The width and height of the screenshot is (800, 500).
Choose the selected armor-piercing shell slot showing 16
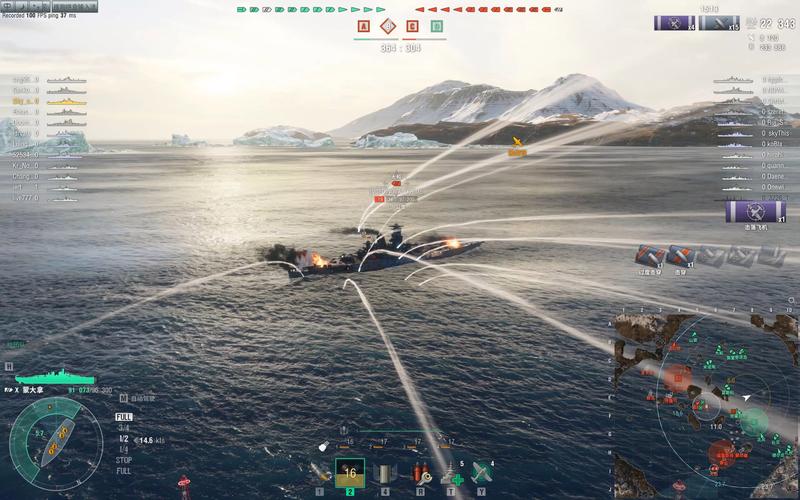click(x=350, y=472)
